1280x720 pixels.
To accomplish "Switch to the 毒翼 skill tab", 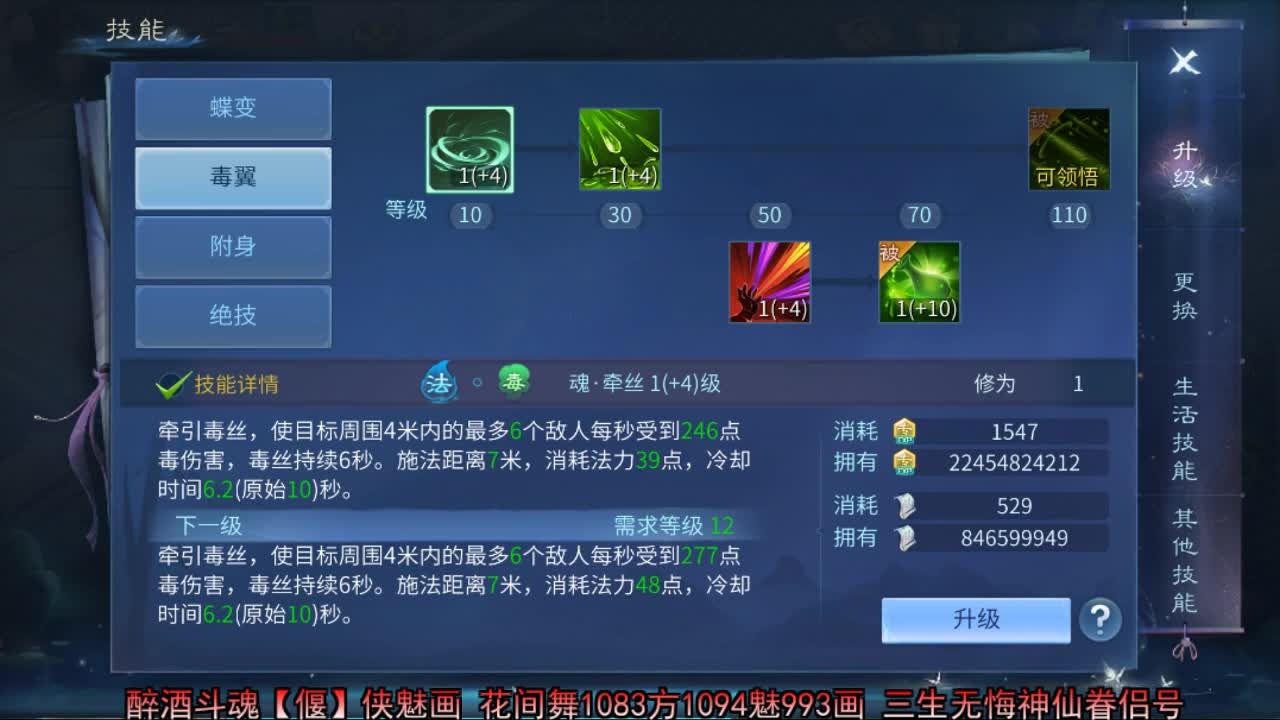I will (x=233, y=178).
